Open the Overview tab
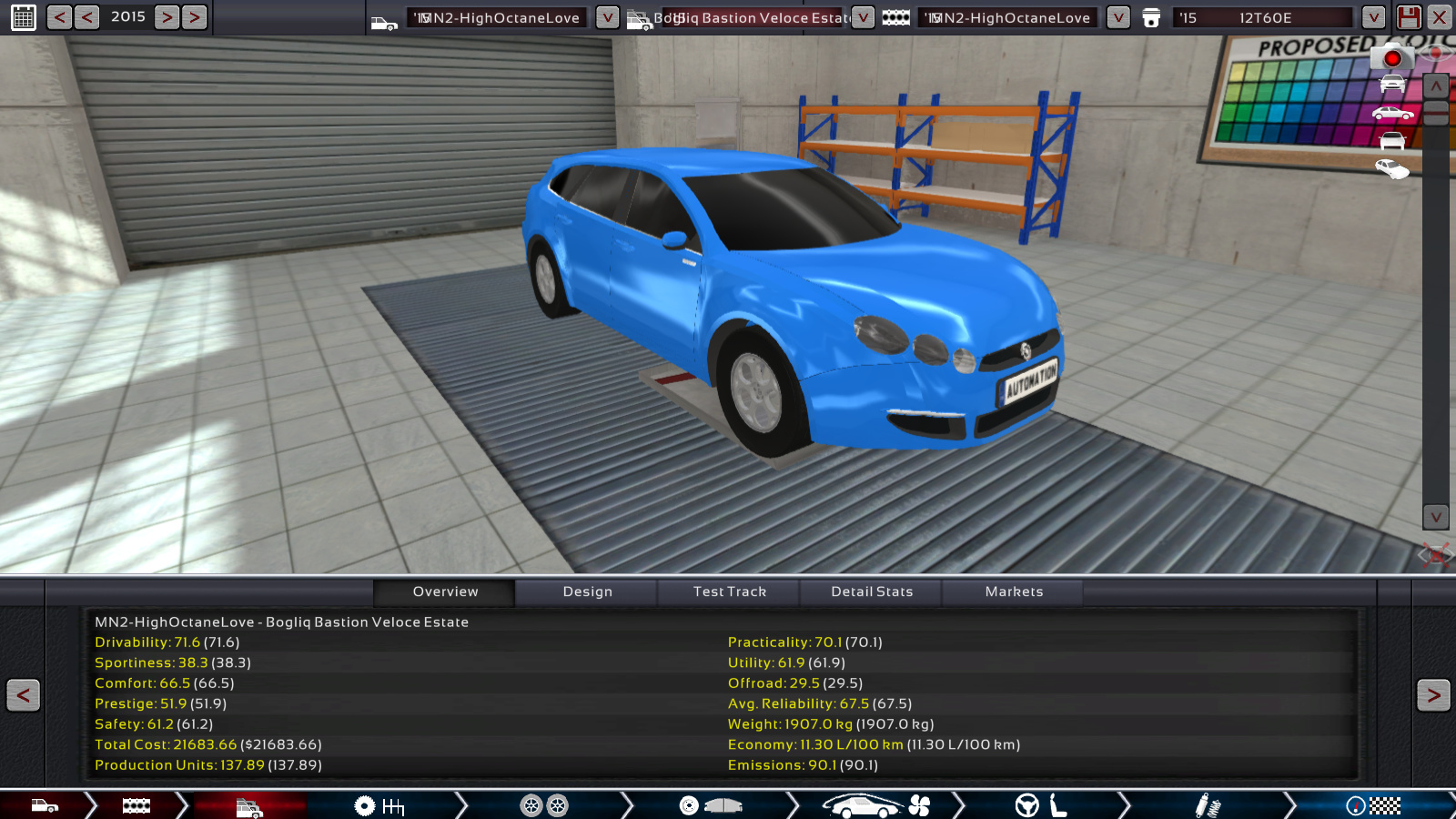 tap(445, 592)
